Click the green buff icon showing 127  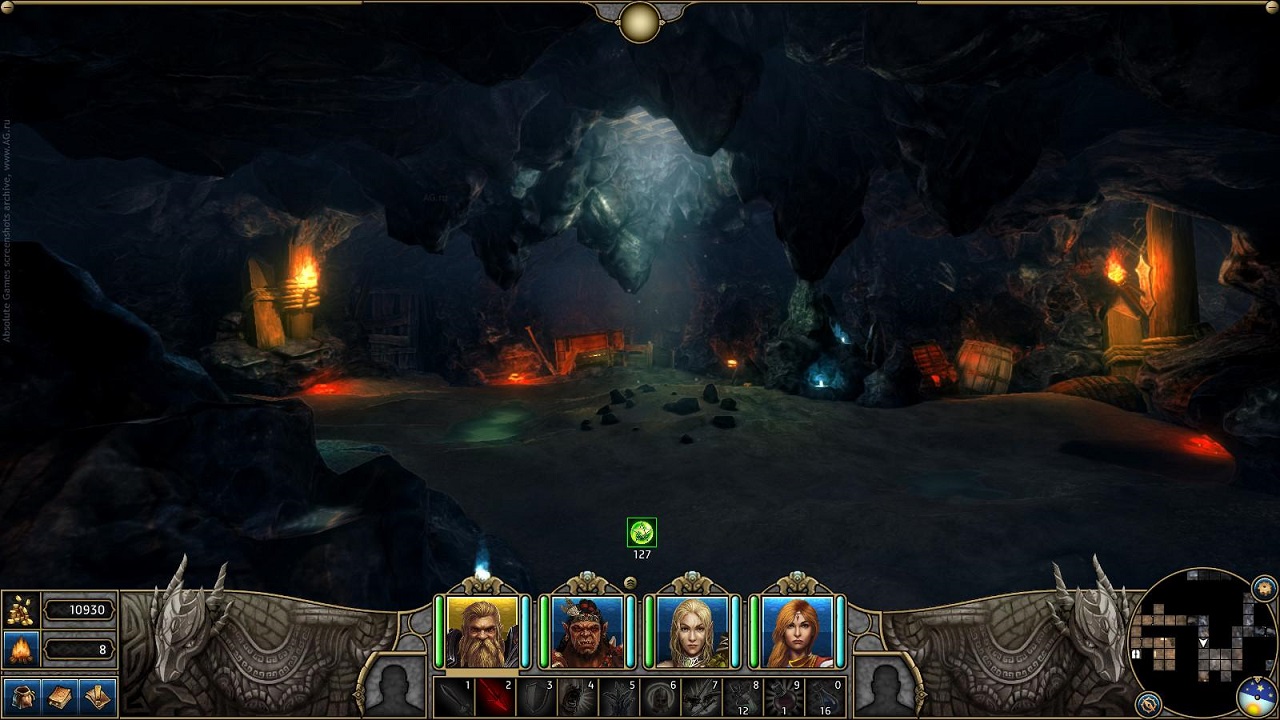(641, 532)
